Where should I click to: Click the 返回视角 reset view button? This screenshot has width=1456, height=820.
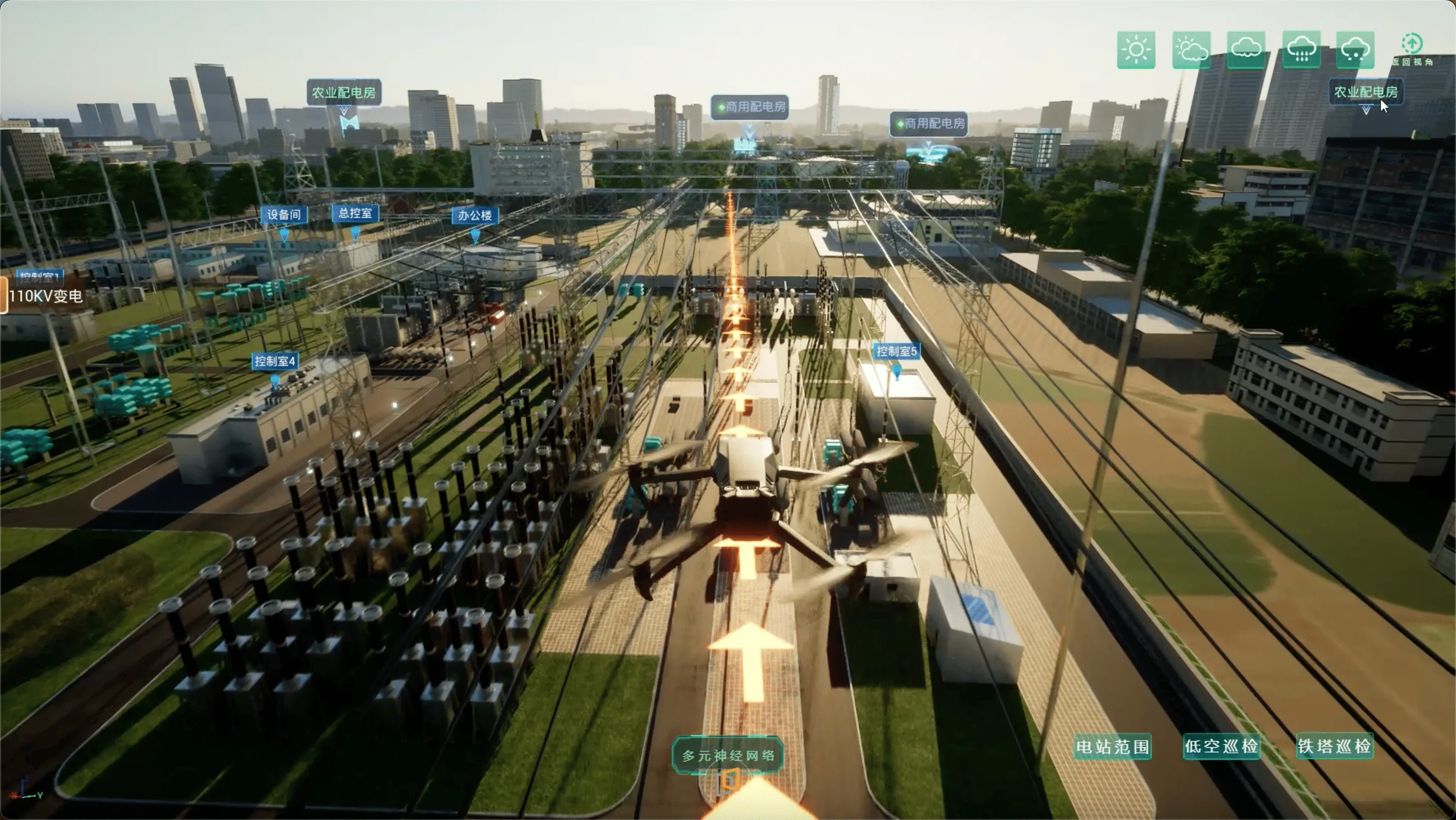click(1412, 50)
